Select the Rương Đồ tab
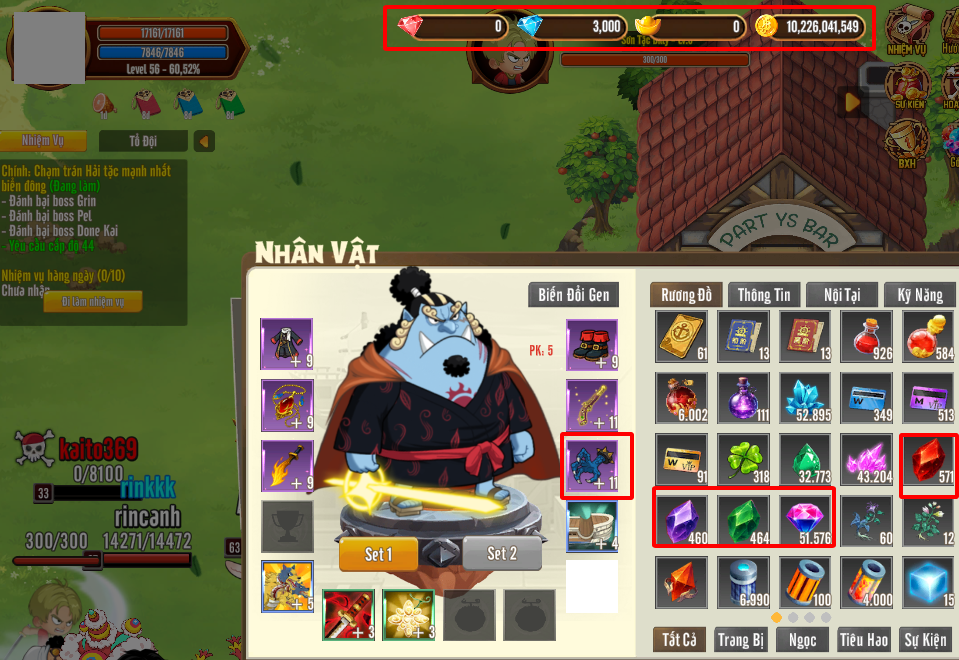This screenshot has height=660, width=959. pyautogui.click(x=686, y=295)
